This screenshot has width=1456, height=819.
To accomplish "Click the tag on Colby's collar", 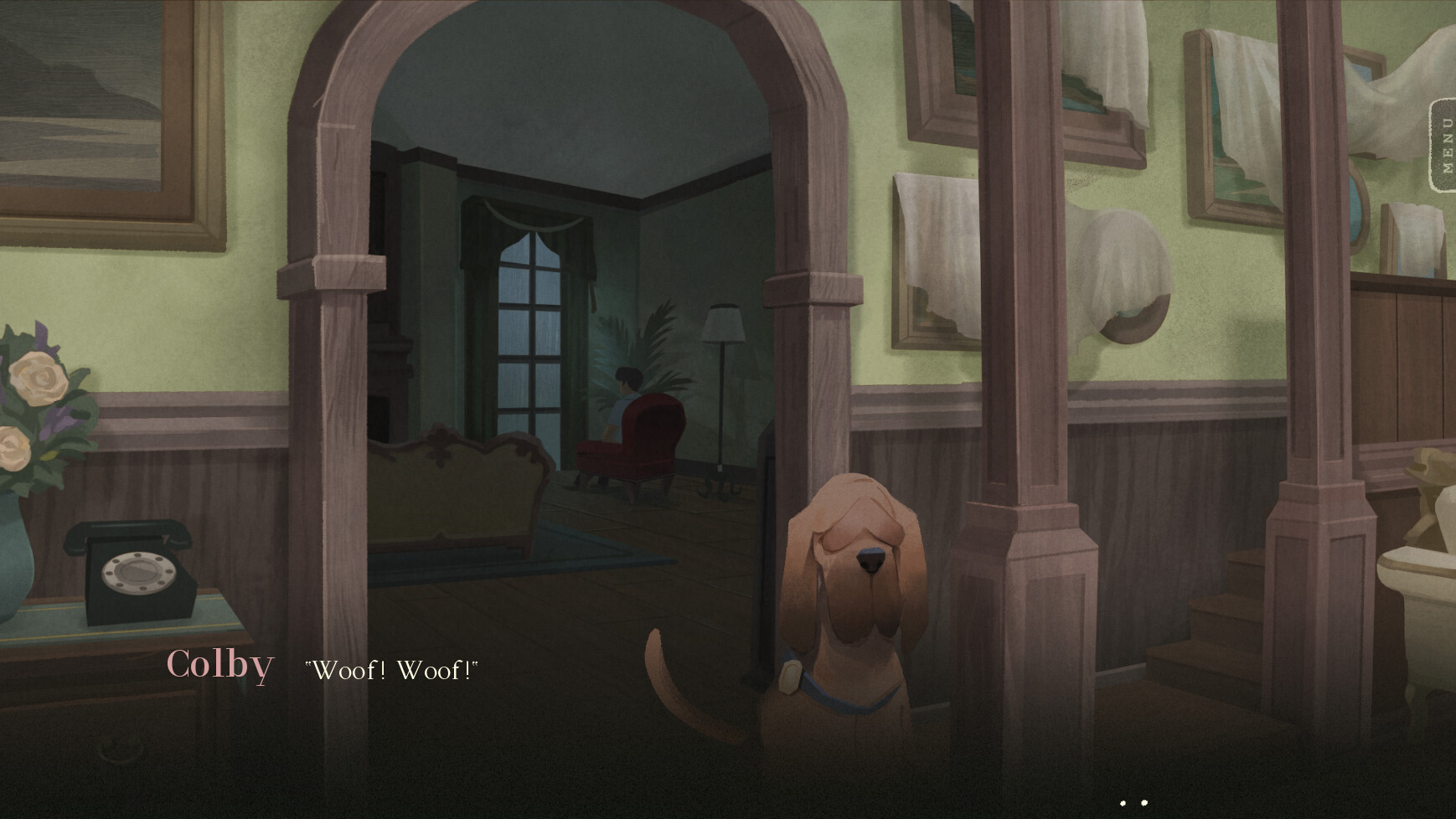I will [x=789, y=678].
